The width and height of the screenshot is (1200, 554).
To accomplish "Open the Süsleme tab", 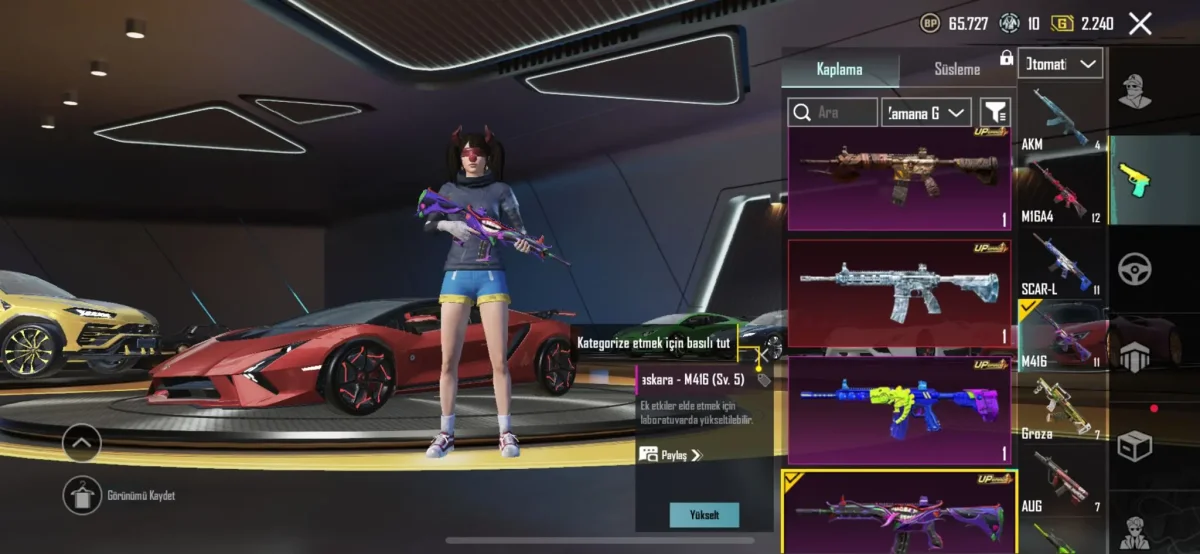I will coord(957,69).
